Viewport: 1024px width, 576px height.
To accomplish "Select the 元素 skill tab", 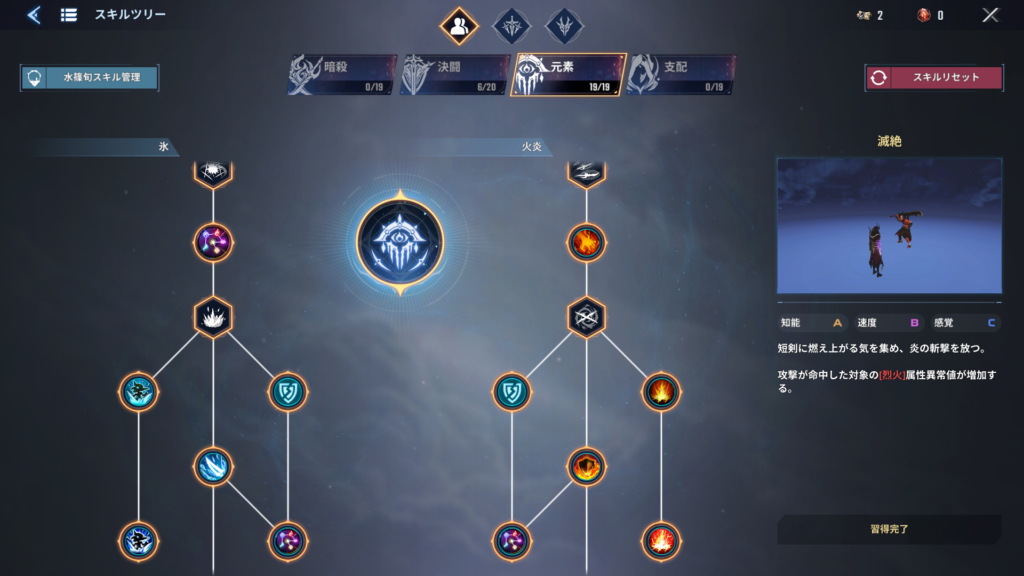I will pyautogui.click(x=568, y=75).
